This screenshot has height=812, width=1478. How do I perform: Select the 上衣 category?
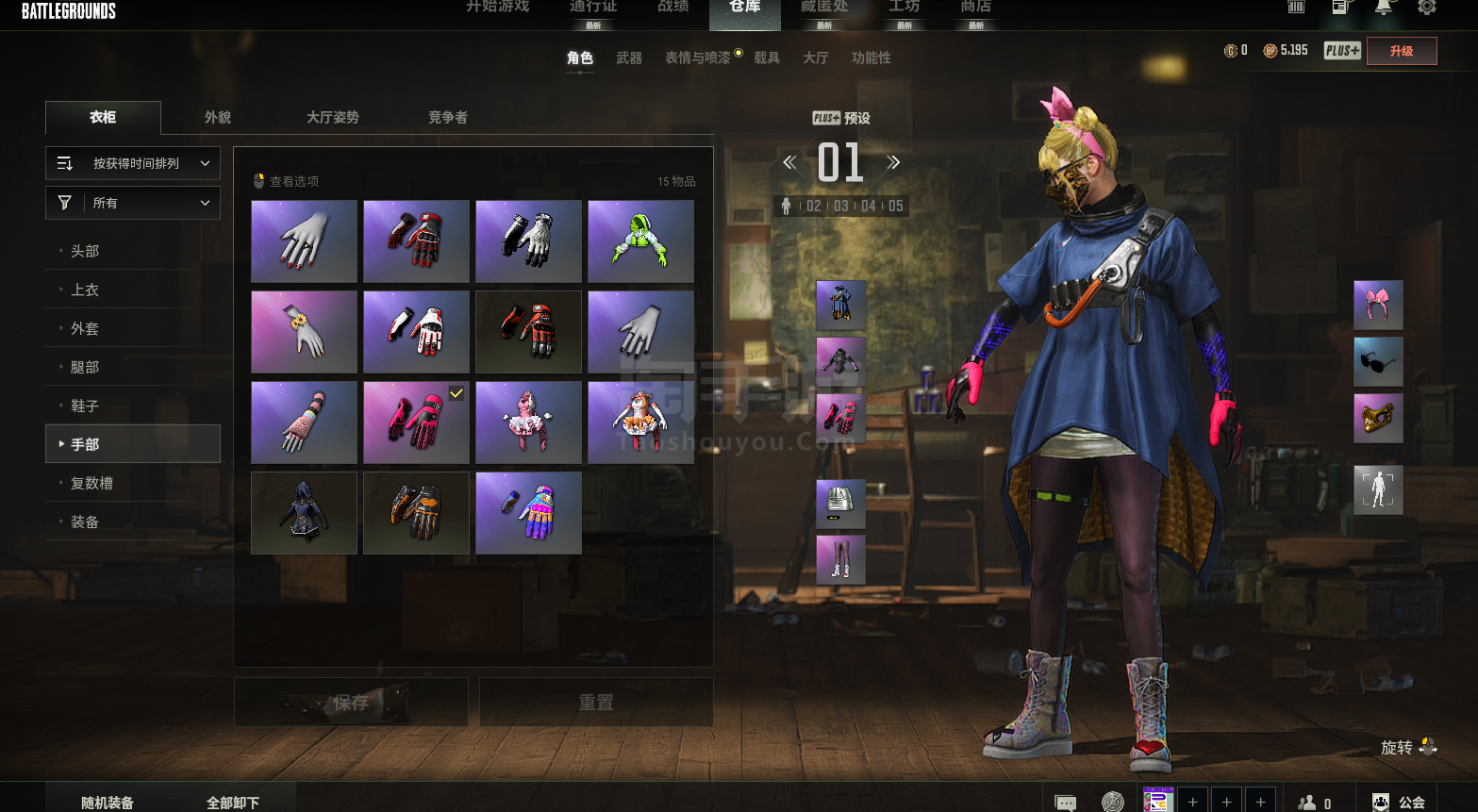pyautogui.click(x=85, y=290)
